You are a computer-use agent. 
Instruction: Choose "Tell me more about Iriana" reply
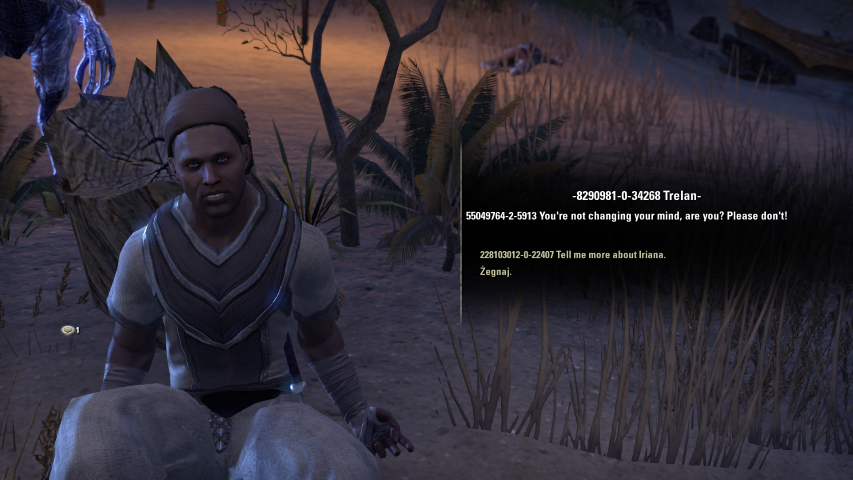pos(572,255)
